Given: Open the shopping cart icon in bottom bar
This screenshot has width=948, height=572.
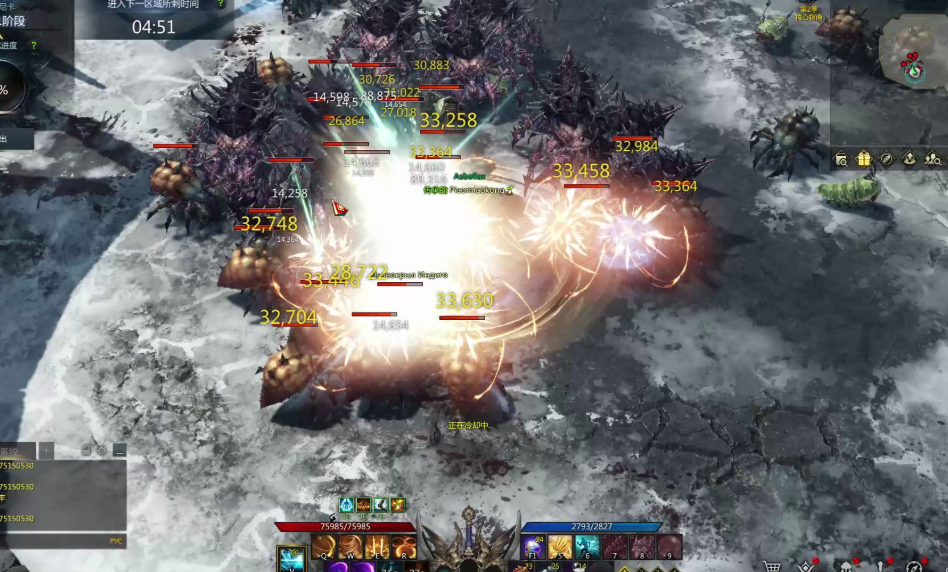Looking at the screenshot, I should (771, 566).
